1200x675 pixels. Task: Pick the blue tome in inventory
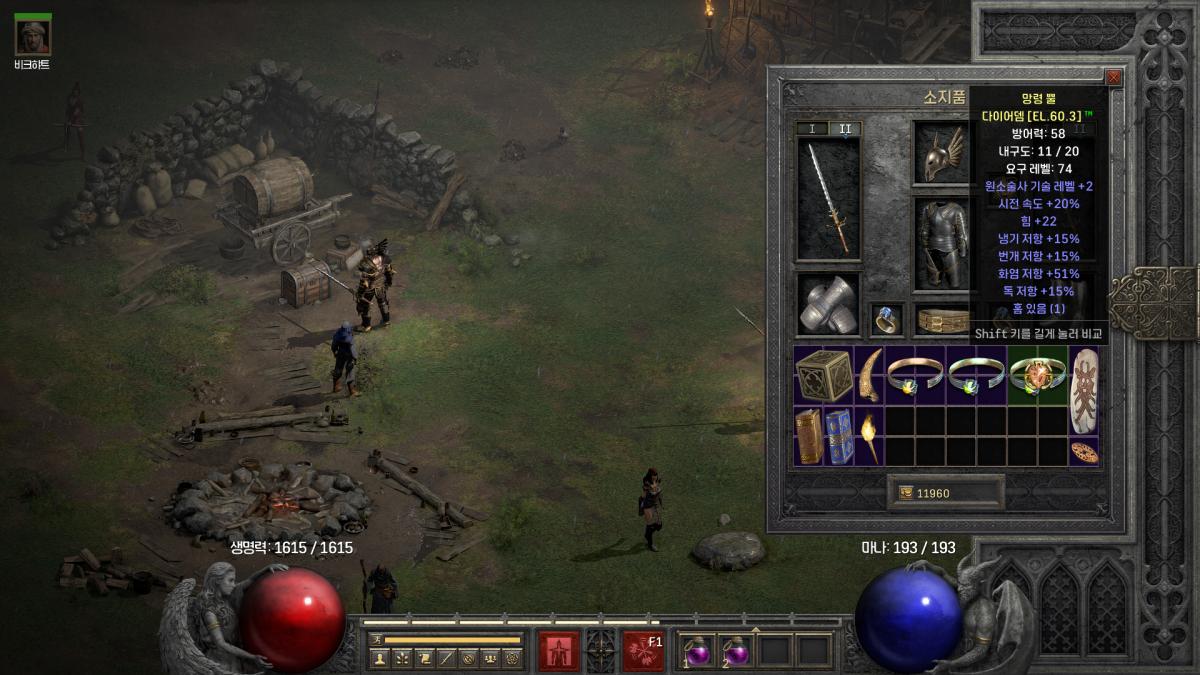tap(840, 436)
